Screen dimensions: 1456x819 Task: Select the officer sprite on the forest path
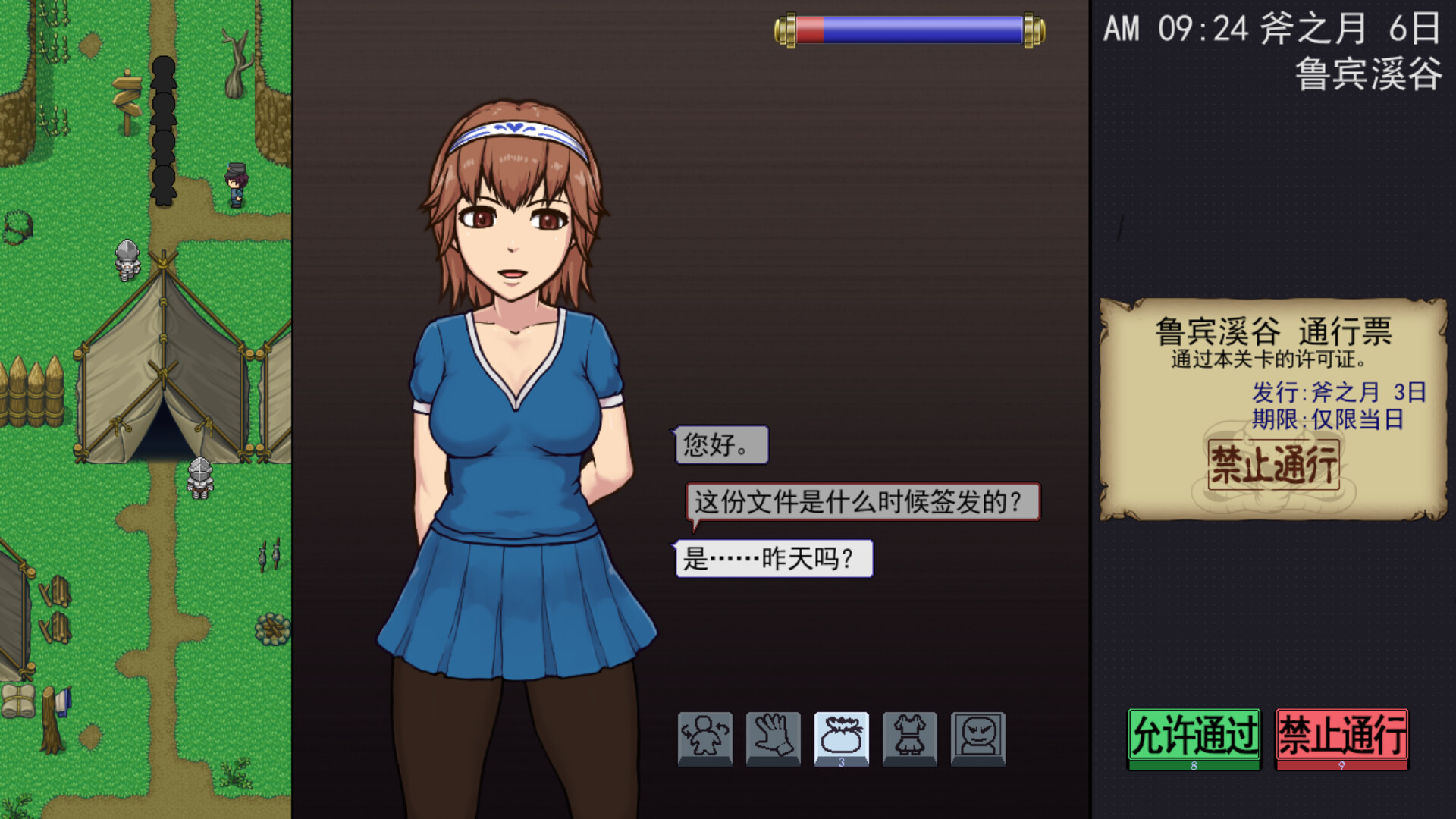235,186
